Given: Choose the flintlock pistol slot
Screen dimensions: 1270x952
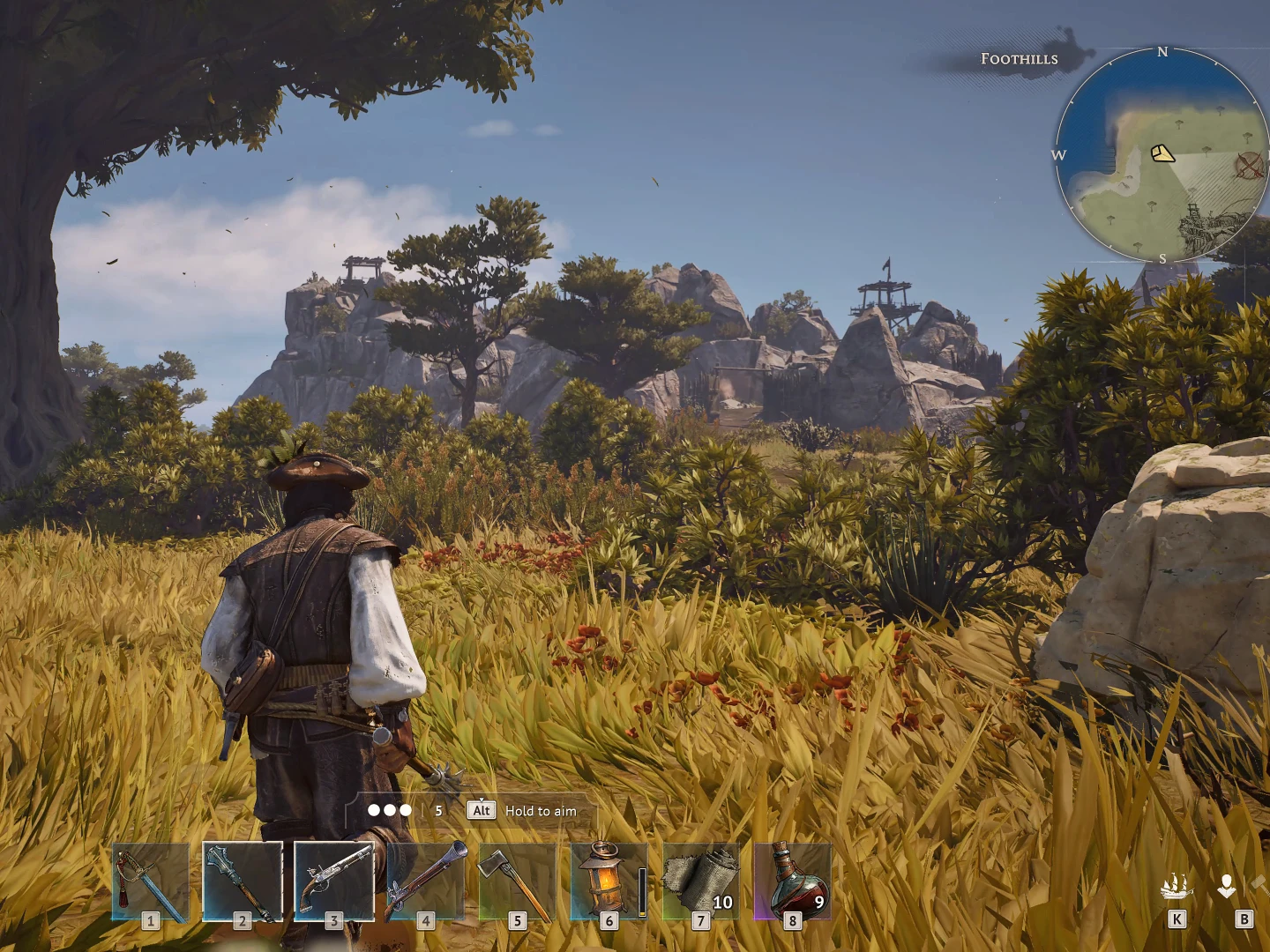Looking at the screenshot, I should [334, 881].
